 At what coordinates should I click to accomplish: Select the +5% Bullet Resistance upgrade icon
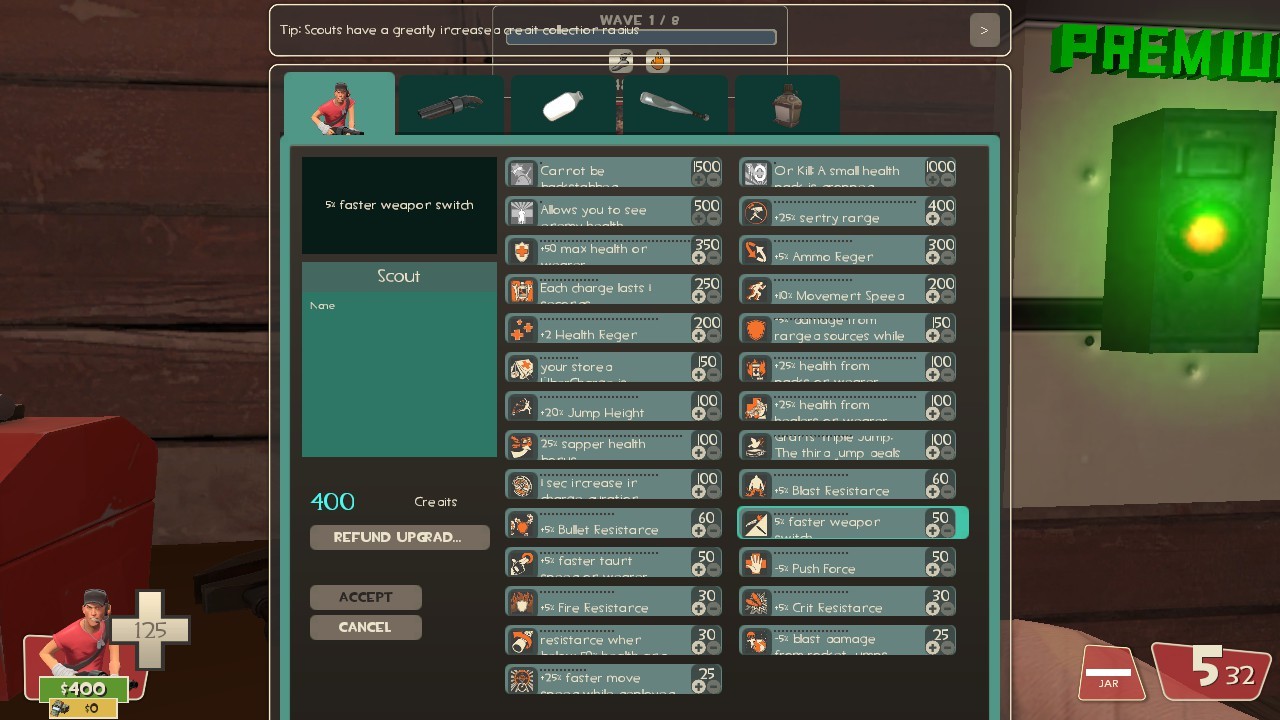click(x=520, y=523)
